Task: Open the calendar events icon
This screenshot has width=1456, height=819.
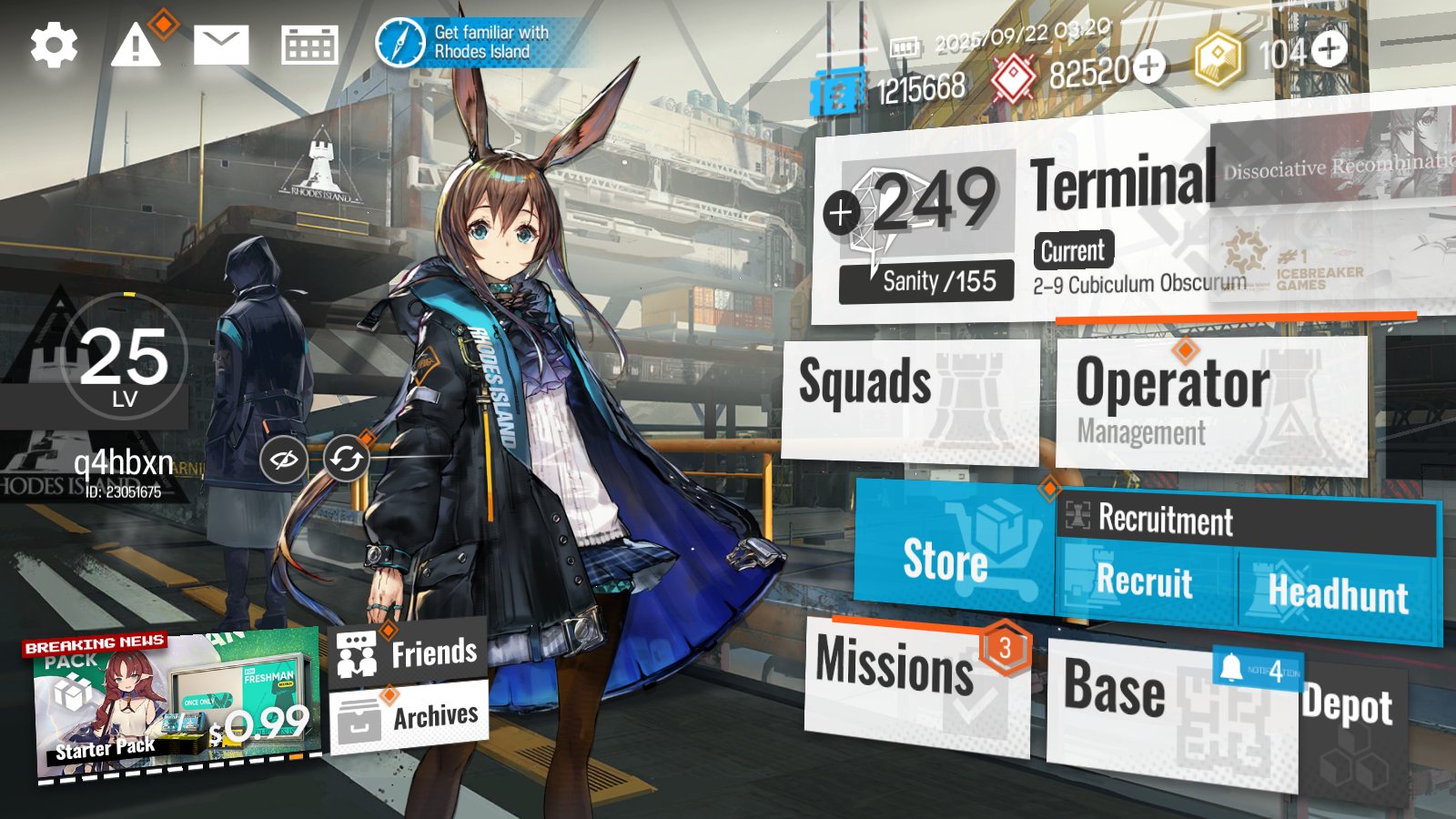Action: point(309,45)
